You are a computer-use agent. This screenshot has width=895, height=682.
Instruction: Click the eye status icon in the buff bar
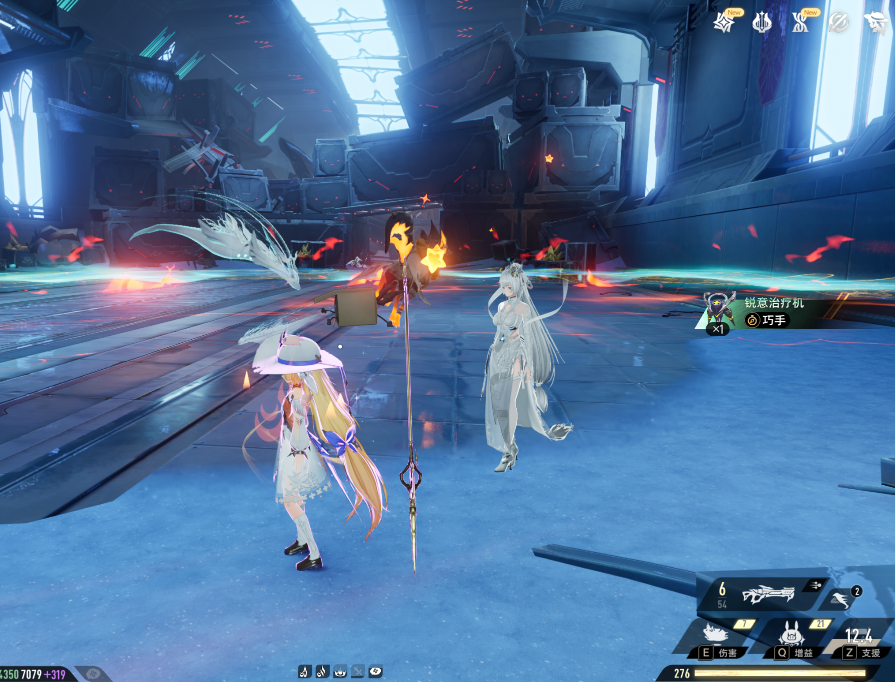[375, 671]
